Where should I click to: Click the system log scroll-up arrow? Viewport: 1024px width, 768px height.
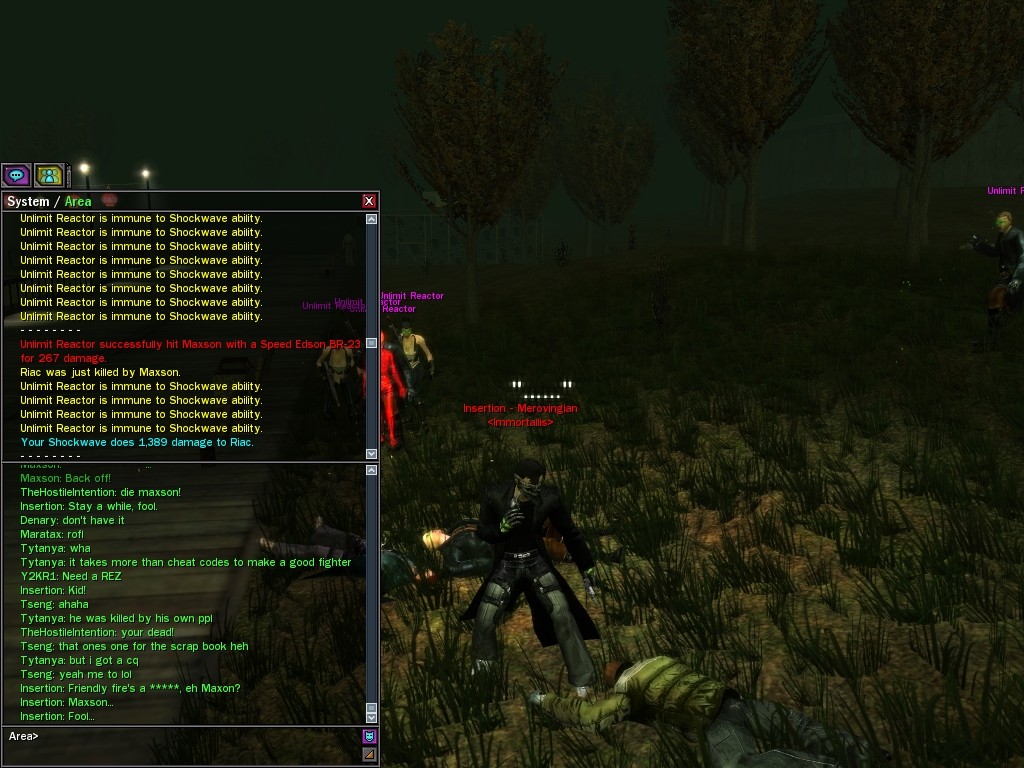pos(372,219)
